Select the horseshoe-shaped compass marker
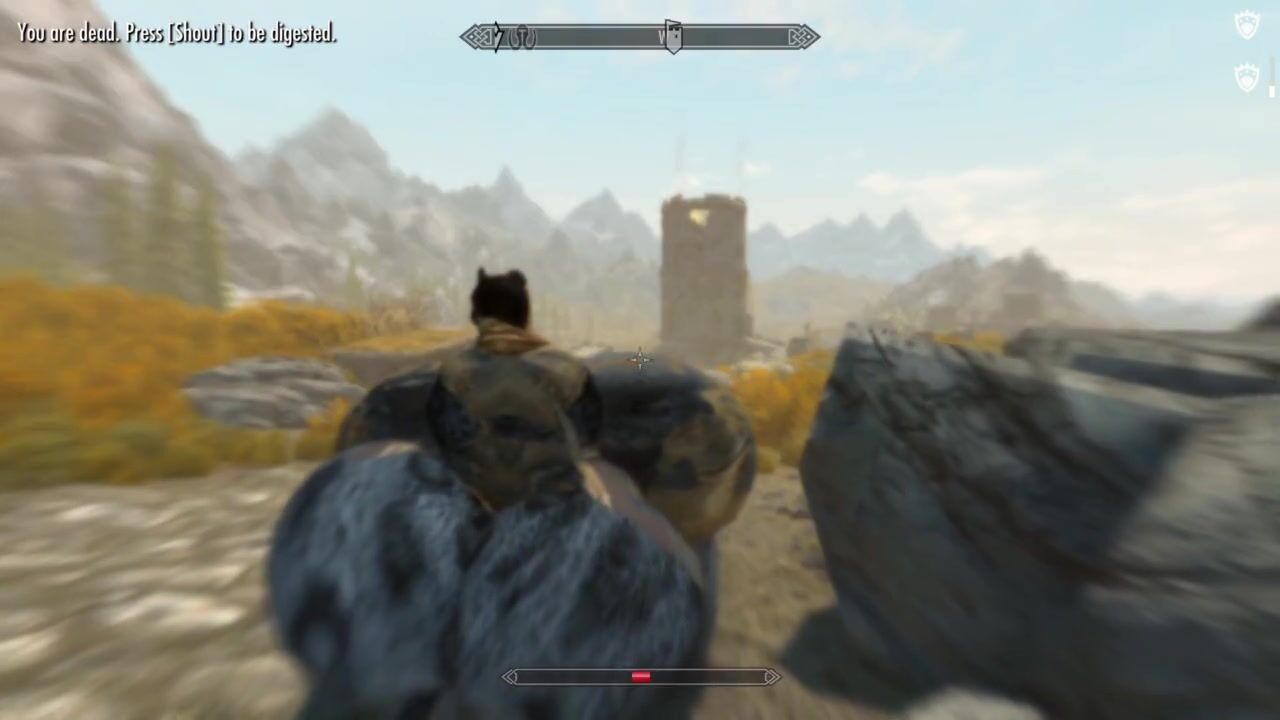 click(523, 38)
